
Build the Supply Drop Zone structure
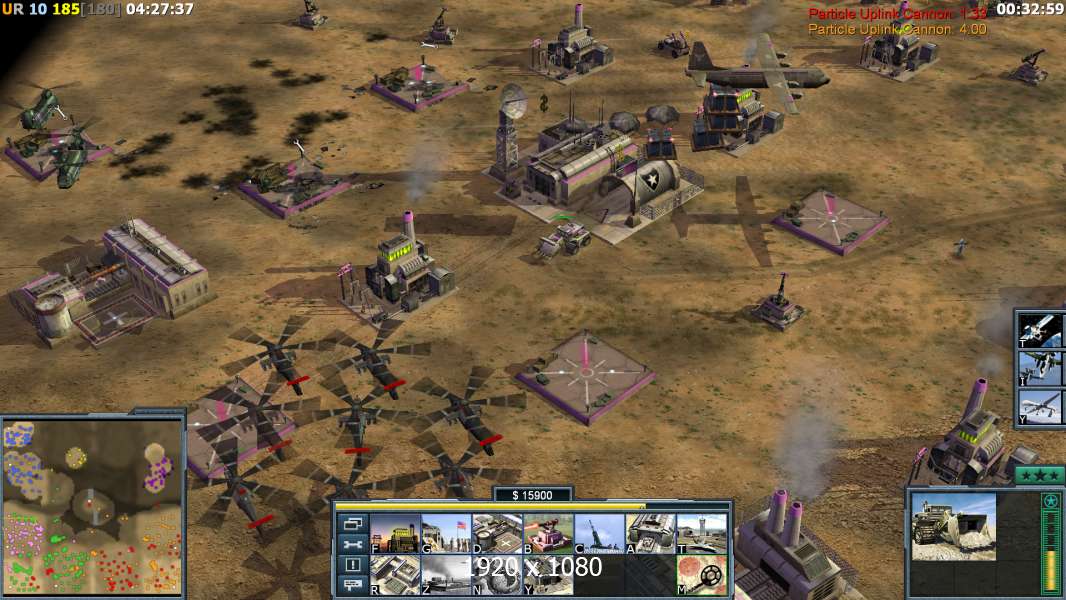pyautogui.click(x=548, y=575)
